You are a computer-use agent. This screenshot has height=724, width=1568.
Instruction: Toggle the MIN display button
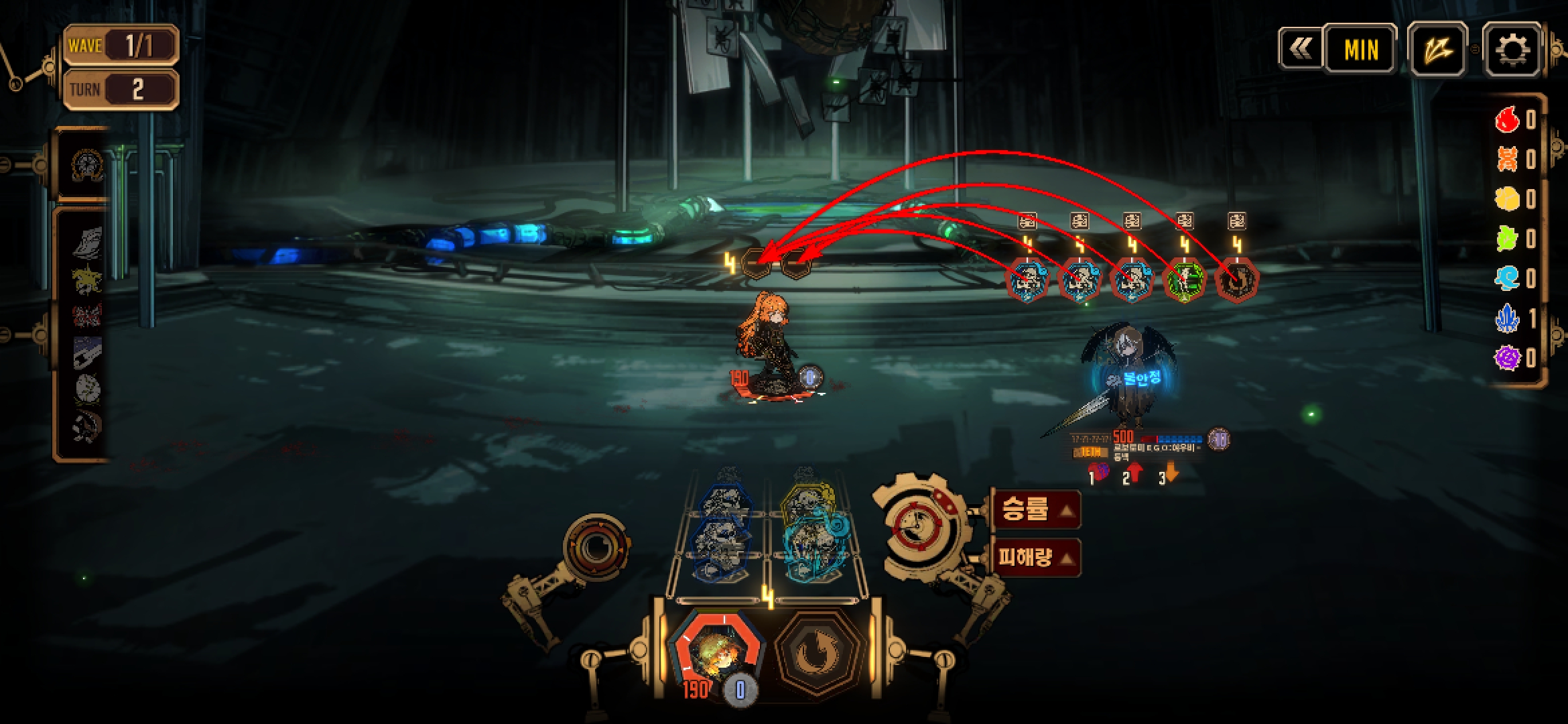pos(1361,49)
